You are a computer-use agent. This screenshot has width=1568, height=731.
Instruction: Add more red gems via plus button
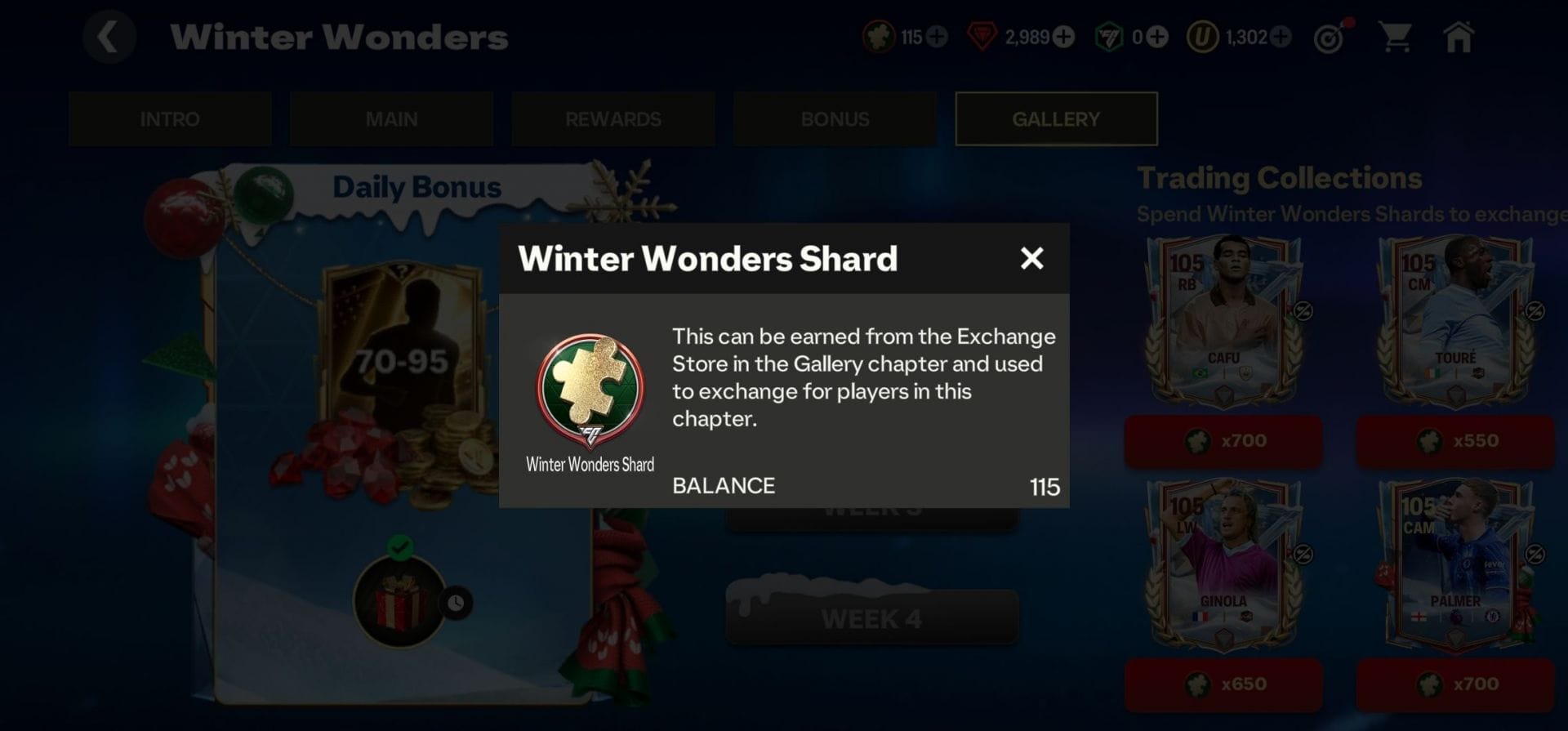1063,37
